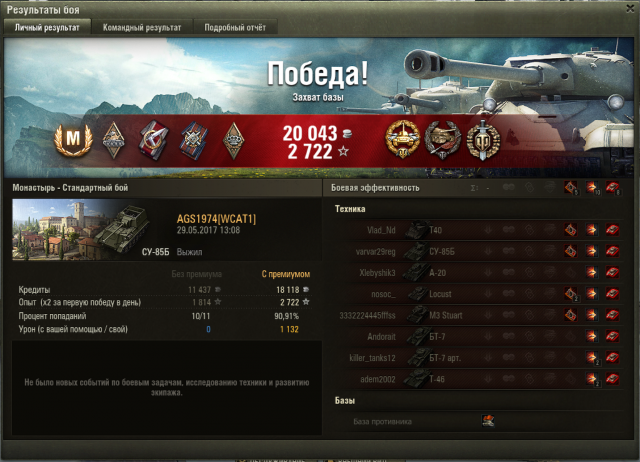Screen dimensions: 640x462
Task: Click the Mastery badge M medal
Action: 71,136
